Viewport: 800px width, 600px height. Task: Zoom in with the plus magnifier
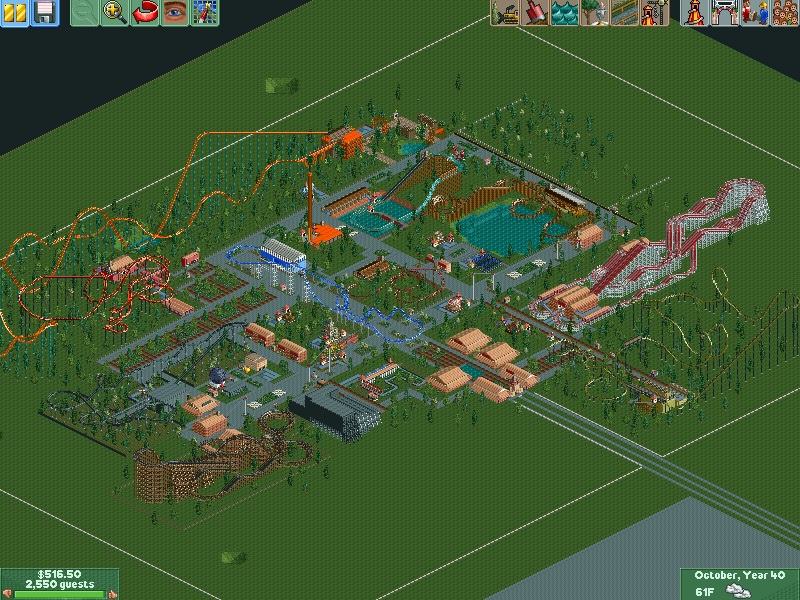(116, 13)
